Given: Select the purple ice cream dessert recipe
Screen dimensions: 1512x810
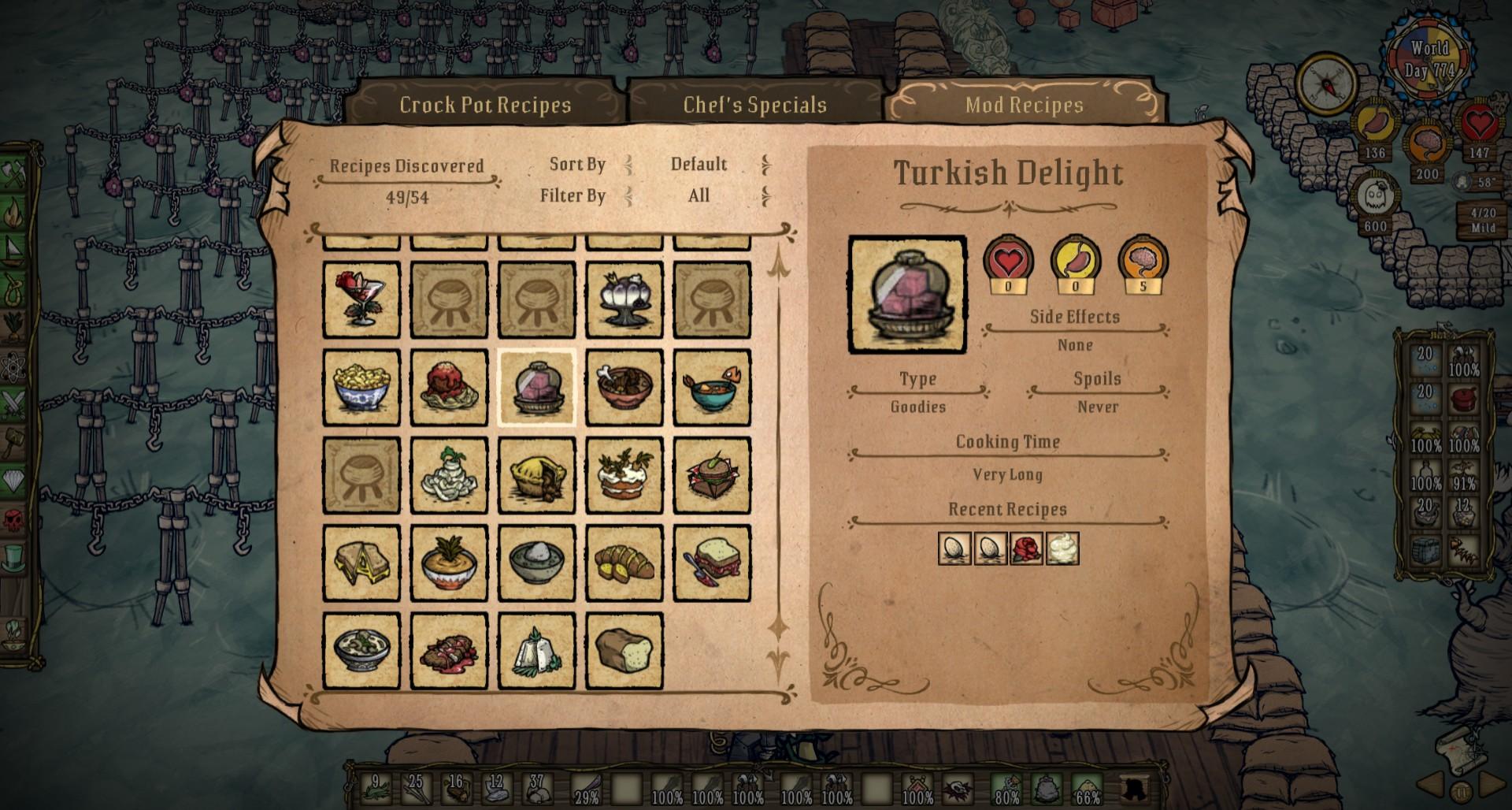Looking at the screenshot, I should 624,300.
